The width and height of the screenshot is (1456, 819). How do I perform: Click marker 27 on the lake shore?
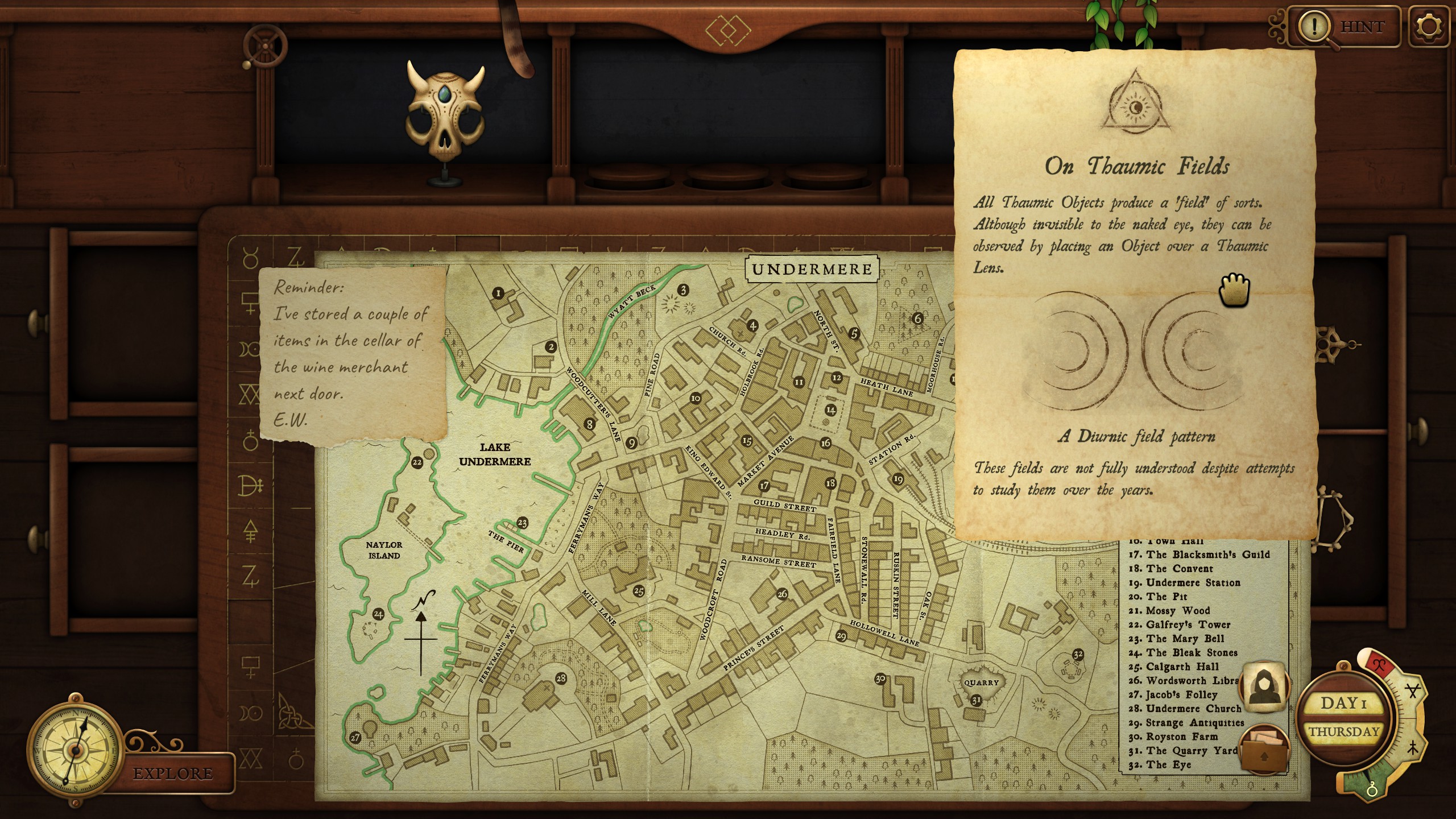[x=355, y=737]
